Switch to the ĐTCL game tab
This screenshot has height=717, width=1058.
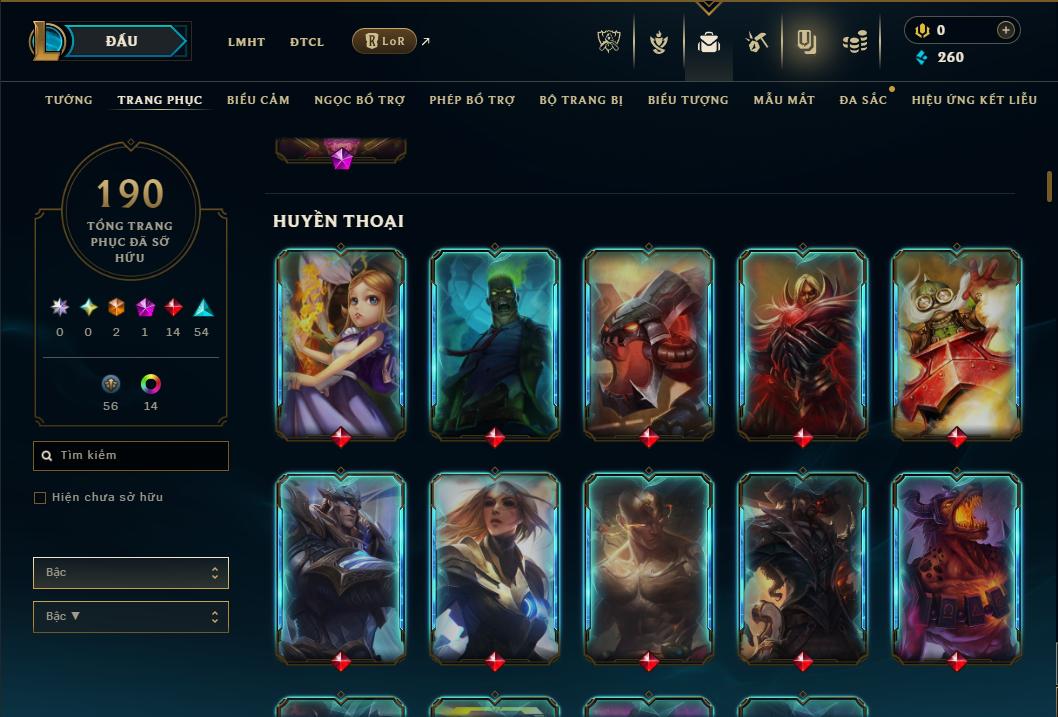(x=307, y=42)
